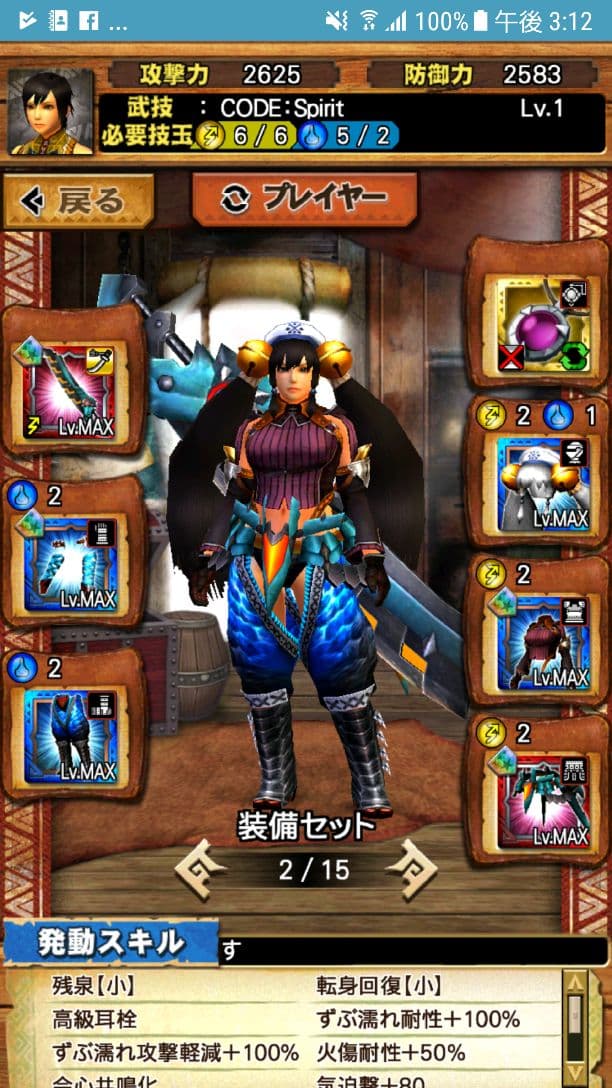Select the teal waist armor slot

(540, 797)
